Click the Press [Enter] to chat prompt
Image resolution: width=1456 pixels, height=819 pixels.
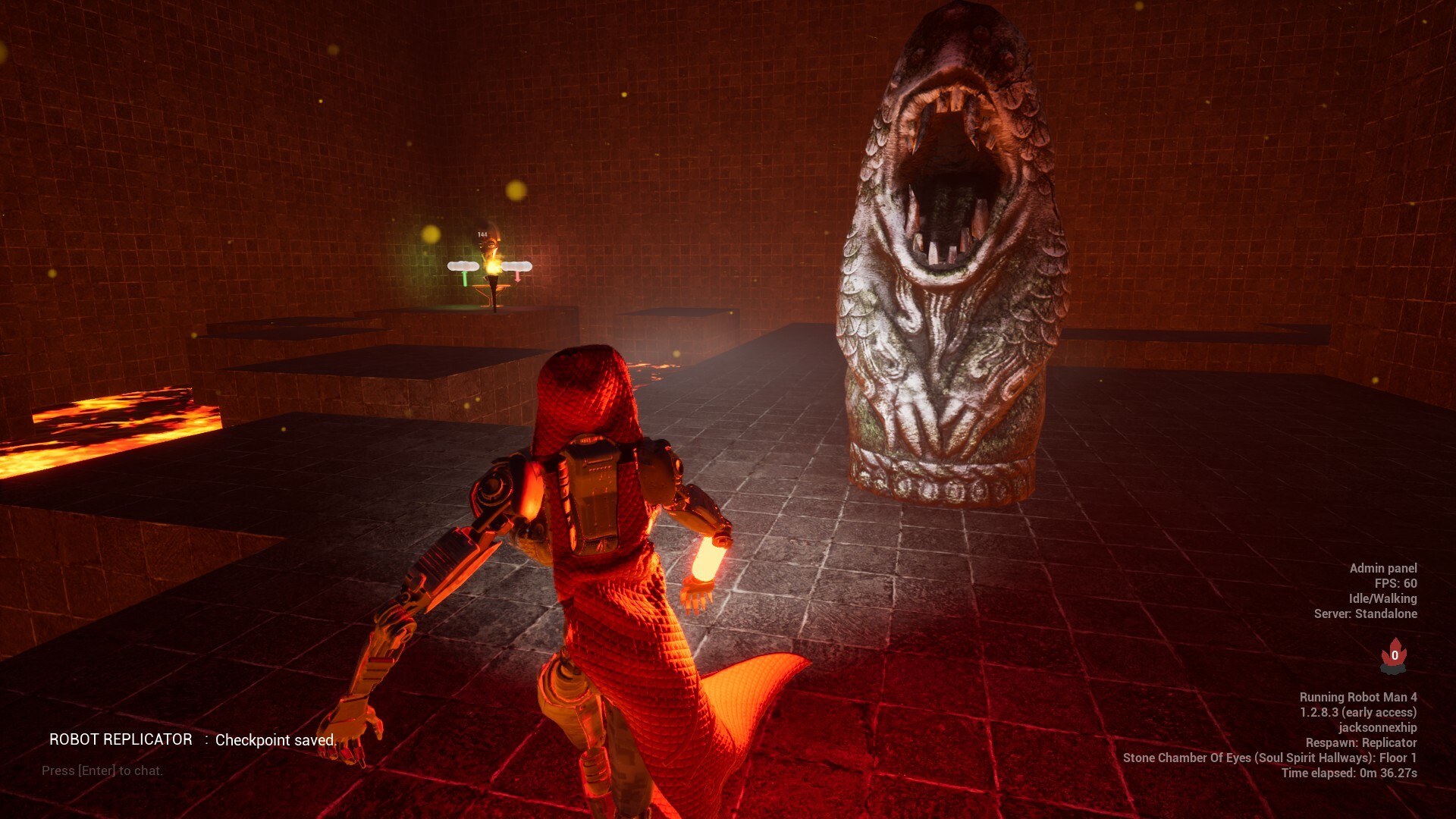pyautogui.click(x=102, y=770)
